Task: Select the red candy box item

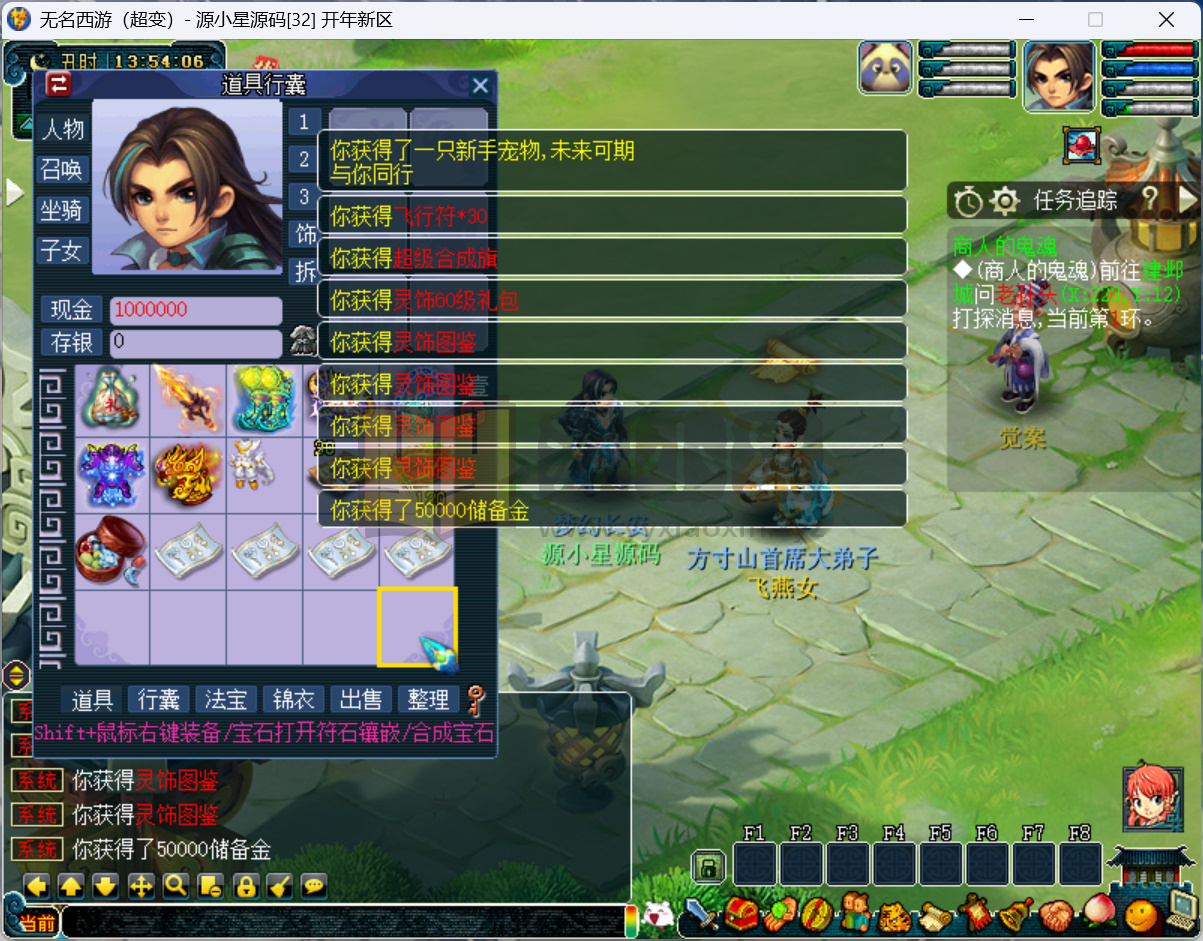Action: tap(111, 550)
